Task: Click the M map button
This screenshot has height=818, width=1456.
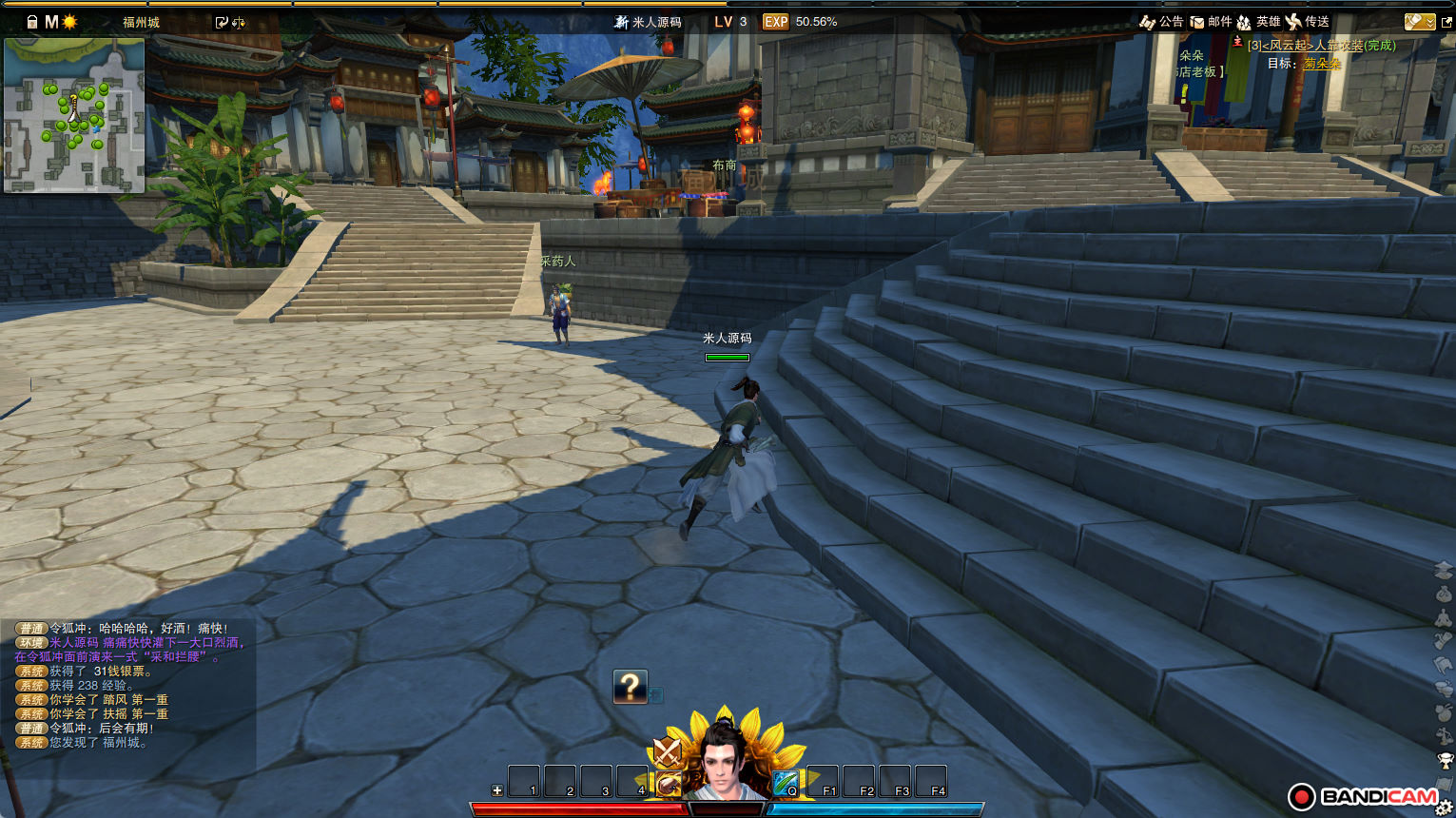Action: pos(51,21)
